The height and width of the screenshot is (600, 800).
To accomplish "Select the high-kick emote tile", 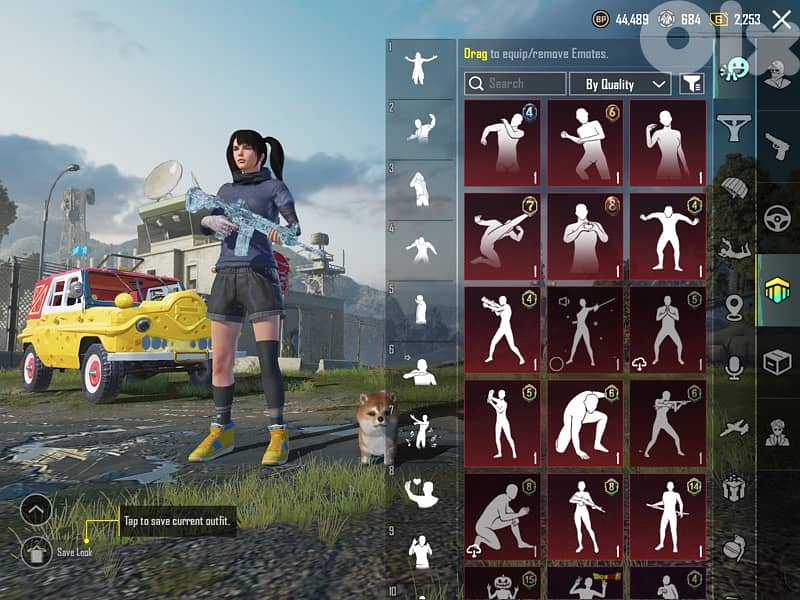I will point(502,237).
